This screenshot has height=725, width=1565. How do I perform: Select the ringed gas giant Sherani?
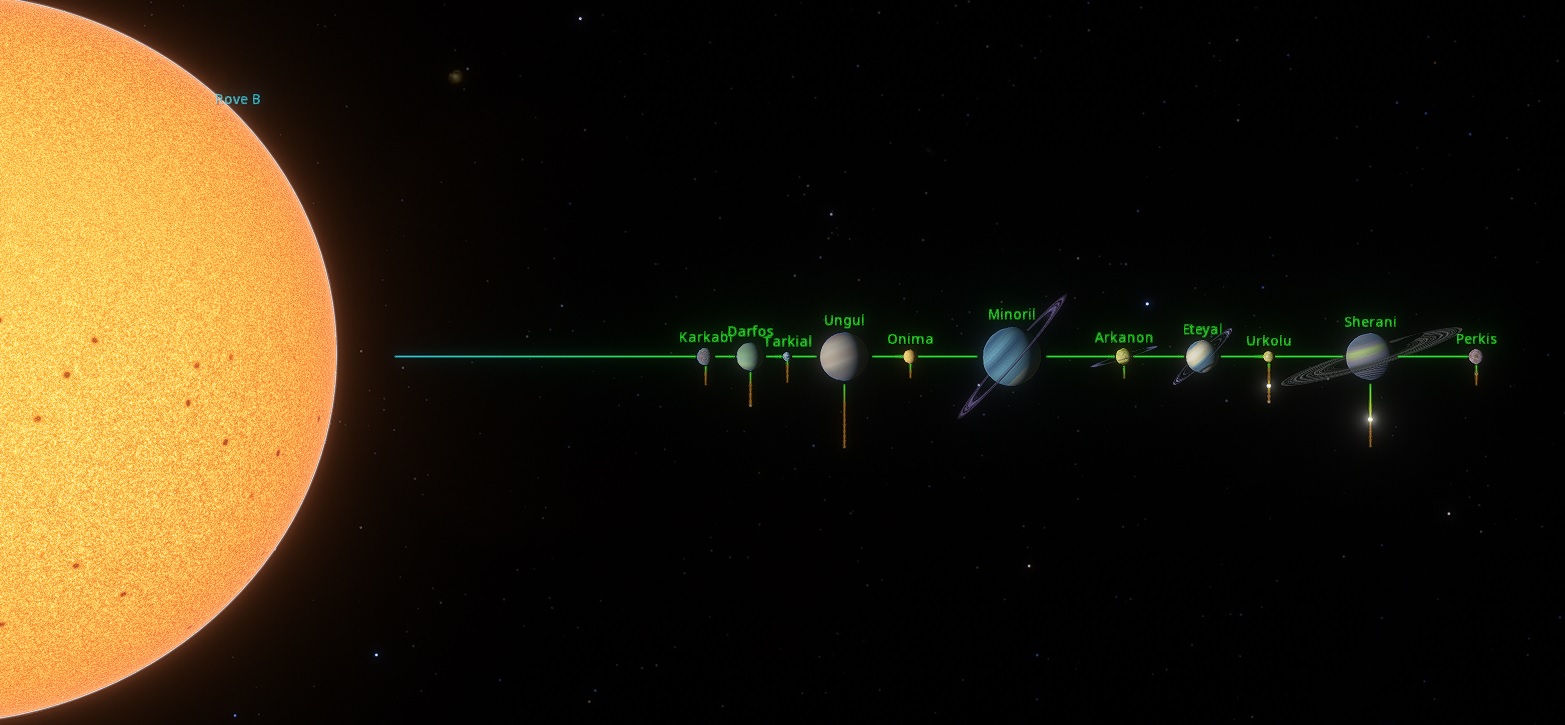click(x=1367, y=356)
